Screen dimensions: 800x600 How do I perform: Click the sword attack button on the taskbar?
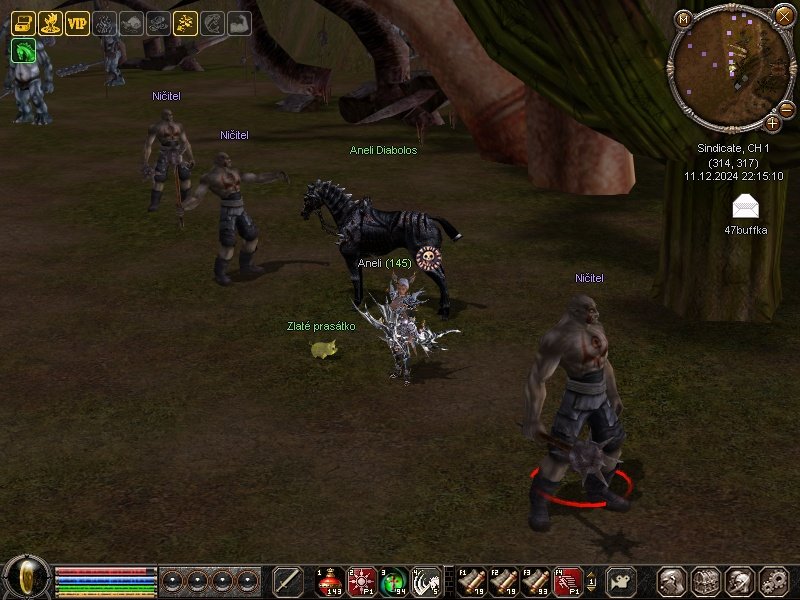[x=288, y=581]
